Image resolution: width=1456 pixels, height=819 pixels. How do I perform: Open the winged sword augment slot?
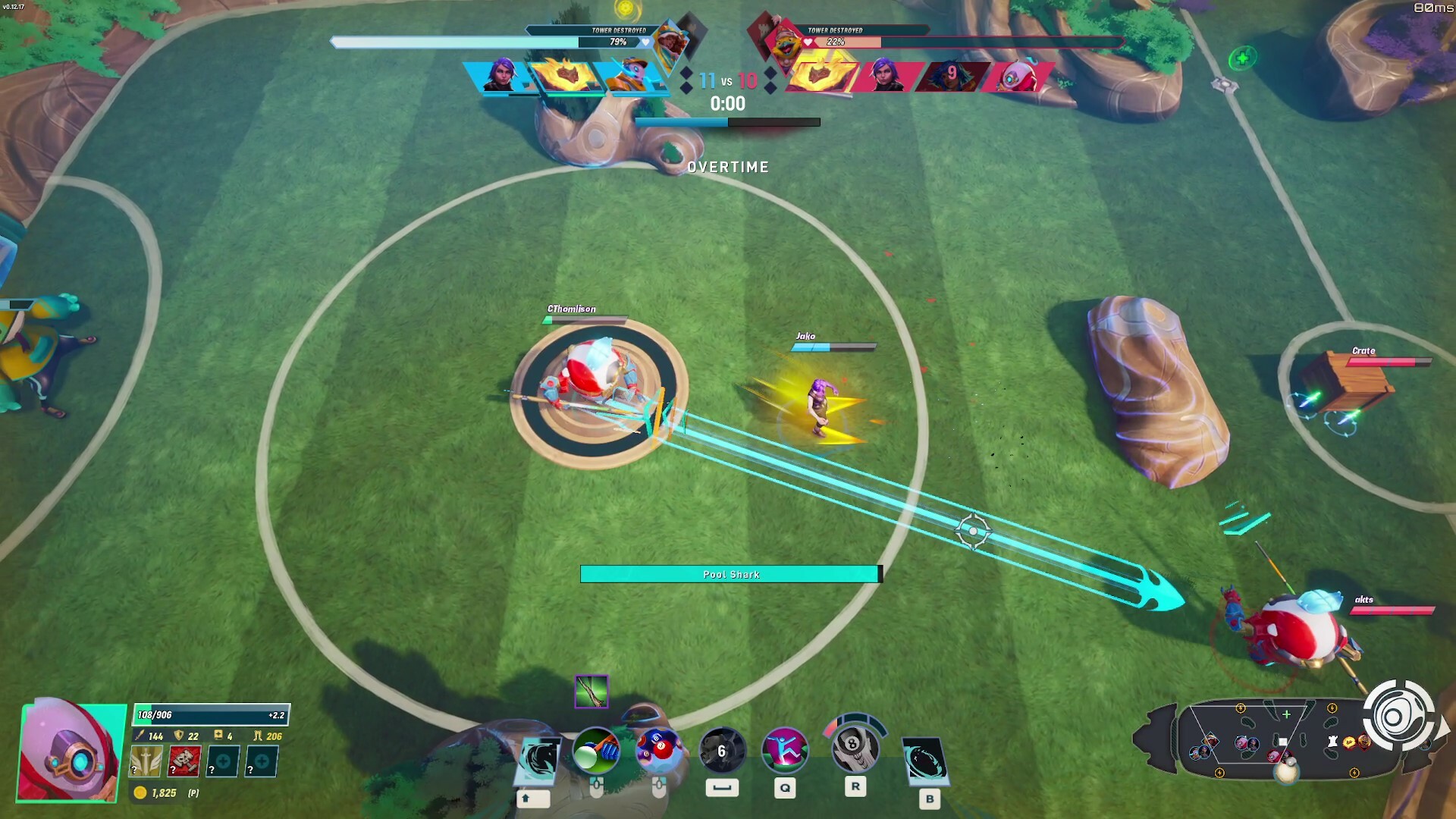[144, 761]
